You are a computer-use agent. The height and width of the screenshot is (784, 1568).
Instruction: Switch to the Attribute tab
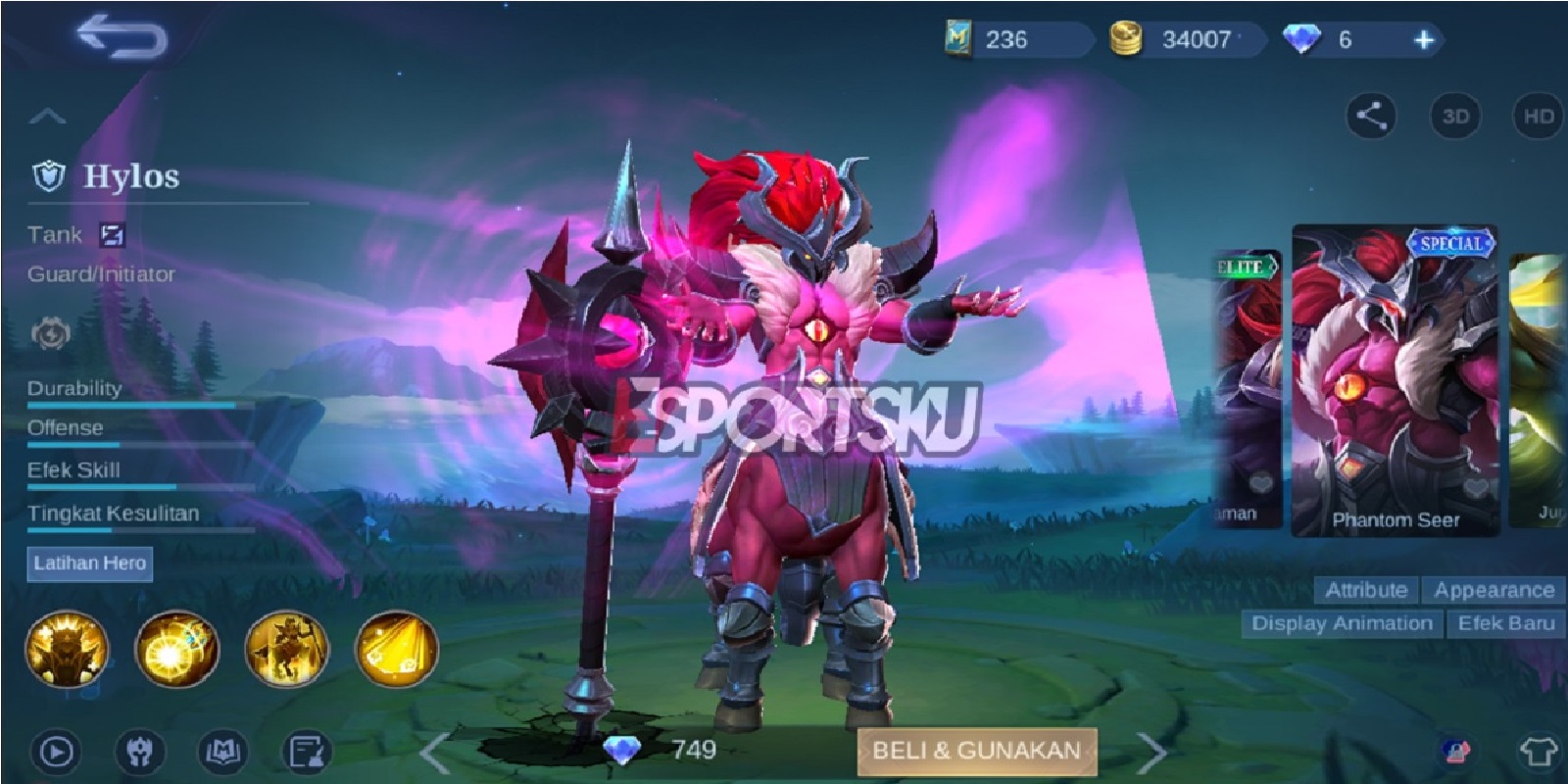click(x=1364, y=590)
